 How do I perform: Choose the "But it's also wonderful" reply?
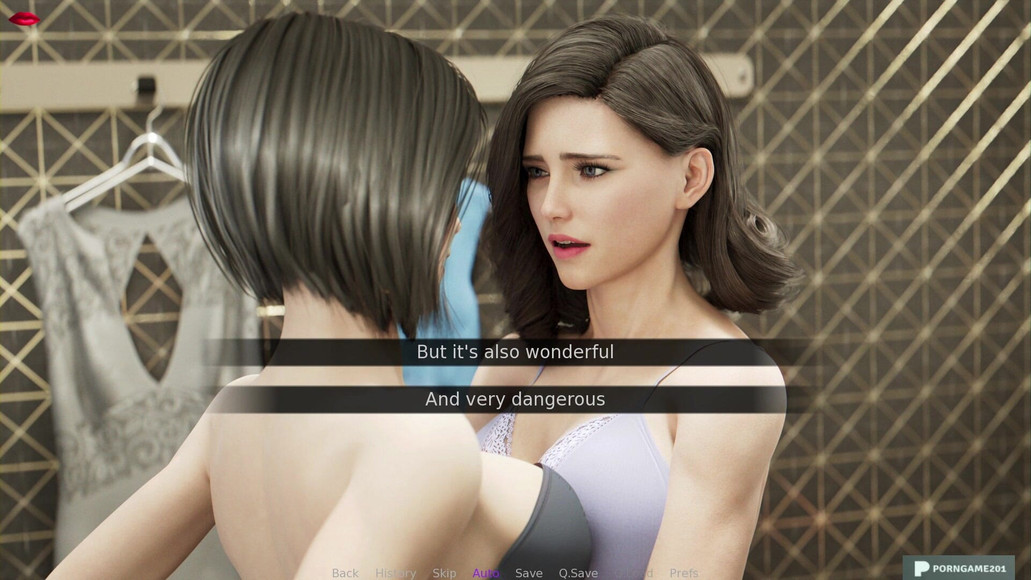[515, 352]
